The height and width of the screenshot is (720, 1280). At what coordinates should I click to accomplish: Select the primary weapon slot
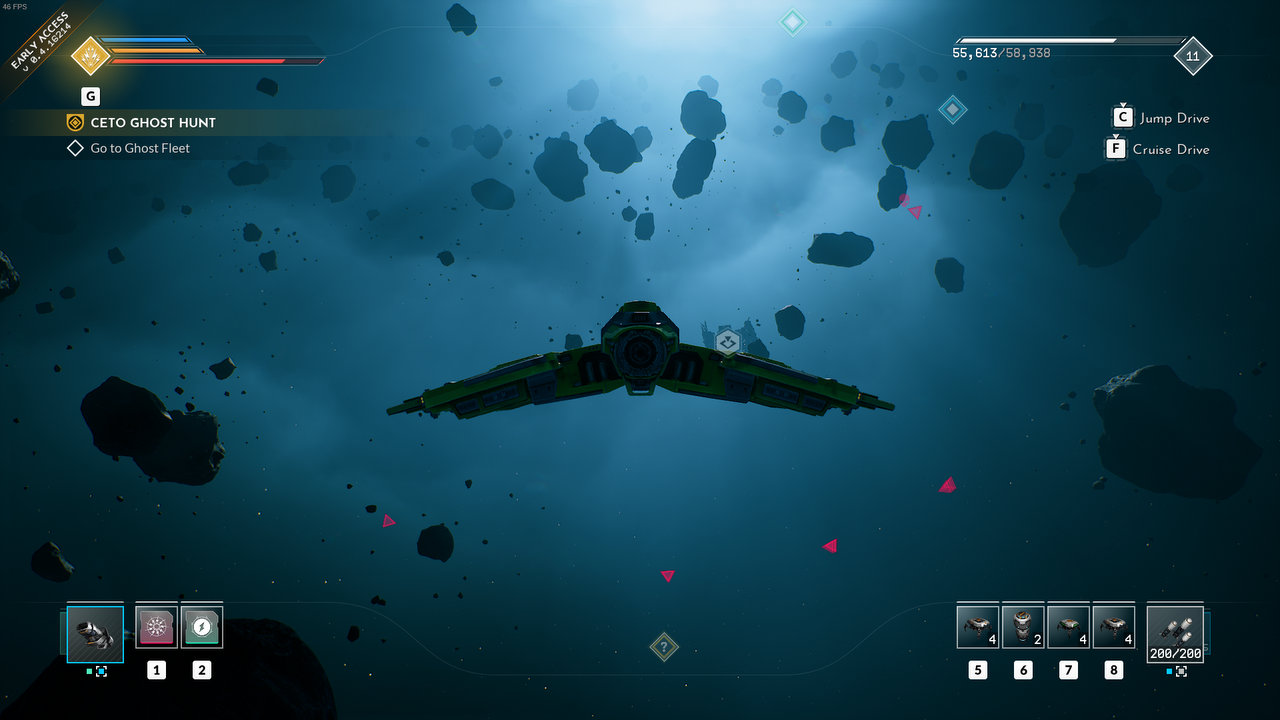click(95, 634)
